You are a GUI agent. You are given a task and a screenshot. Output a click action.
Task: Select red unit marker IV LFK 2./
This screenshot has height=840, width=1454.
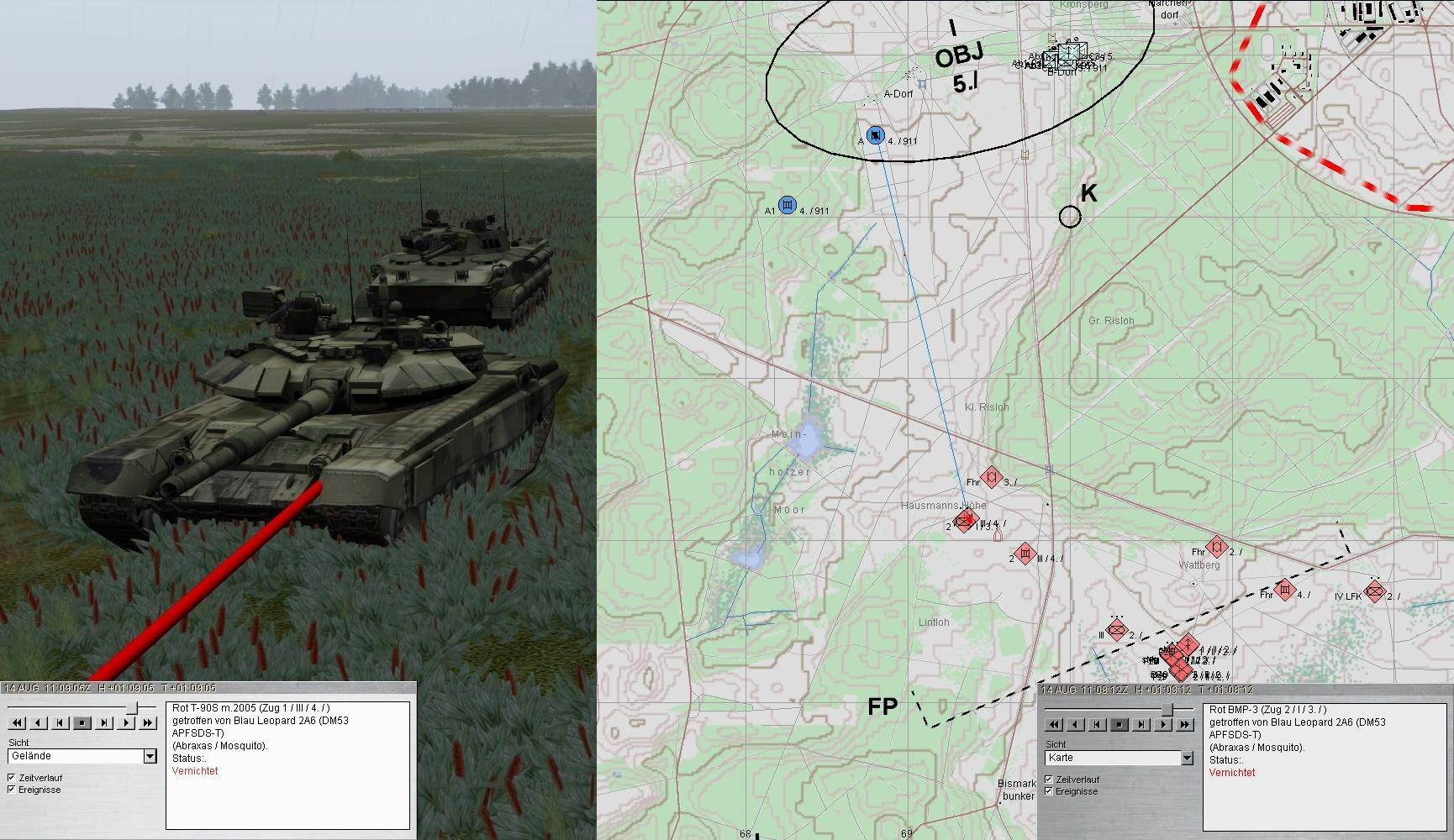click(1375, 591)
